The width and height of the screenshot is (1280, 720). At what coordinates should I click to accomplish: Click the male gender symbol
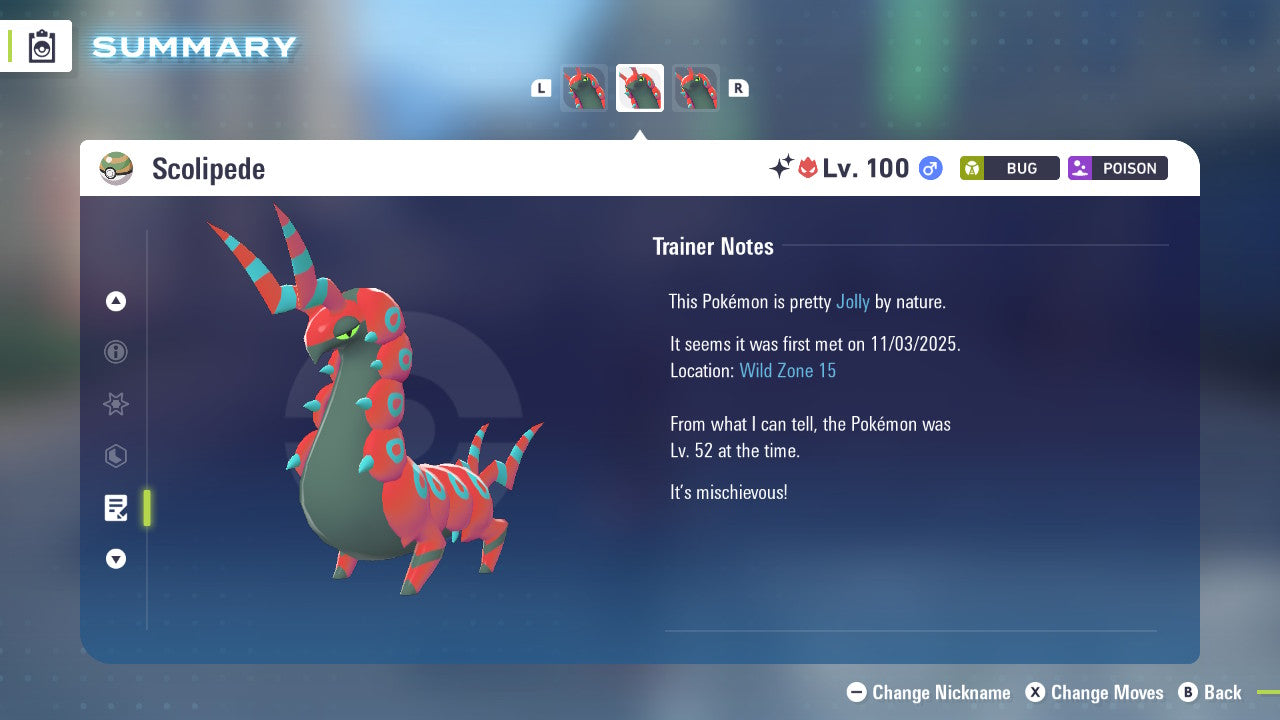pyautogui.click(x=928, y=168)
